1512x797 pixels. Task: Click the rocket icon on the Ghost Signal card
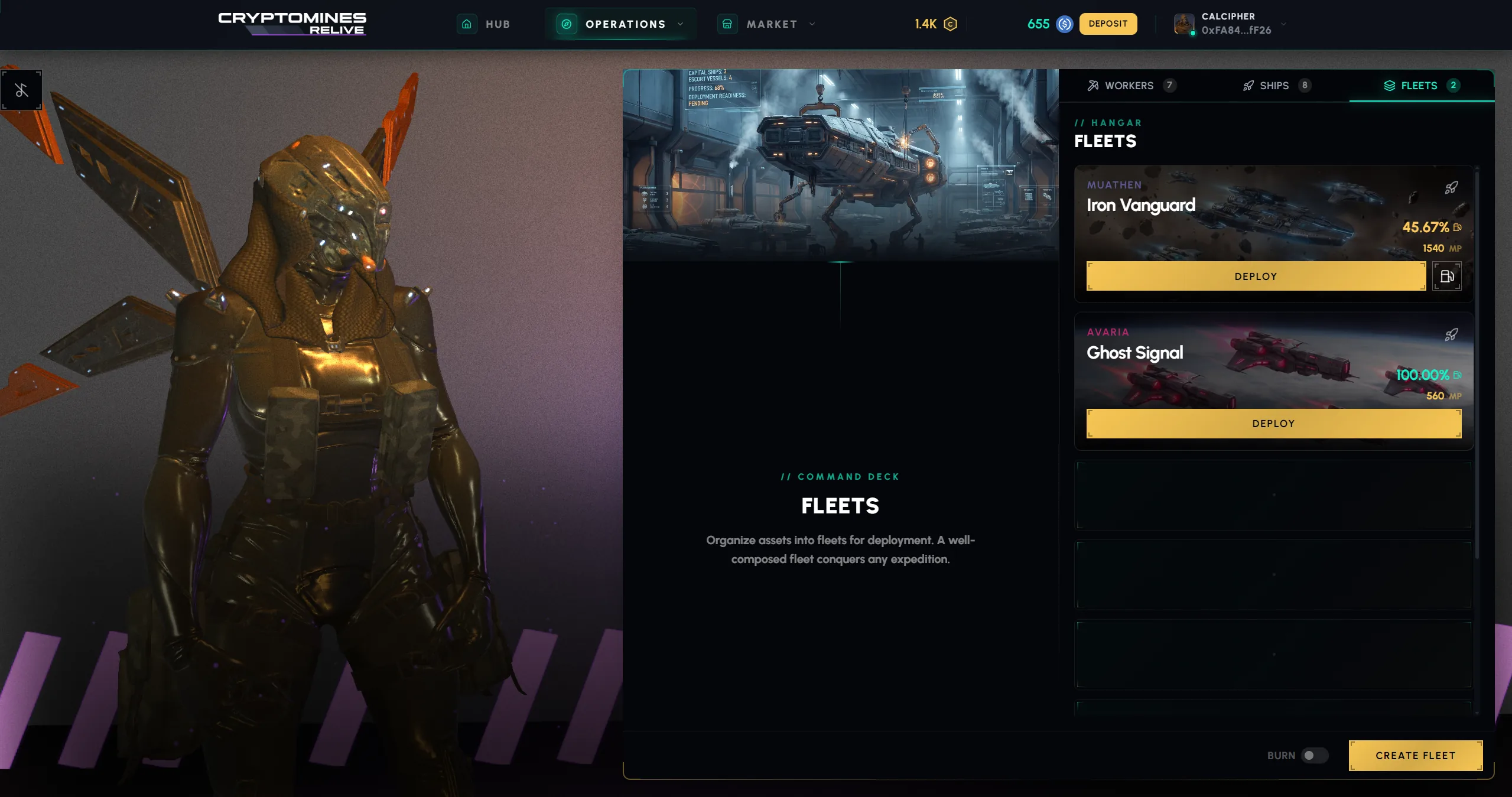[1451, 335]
